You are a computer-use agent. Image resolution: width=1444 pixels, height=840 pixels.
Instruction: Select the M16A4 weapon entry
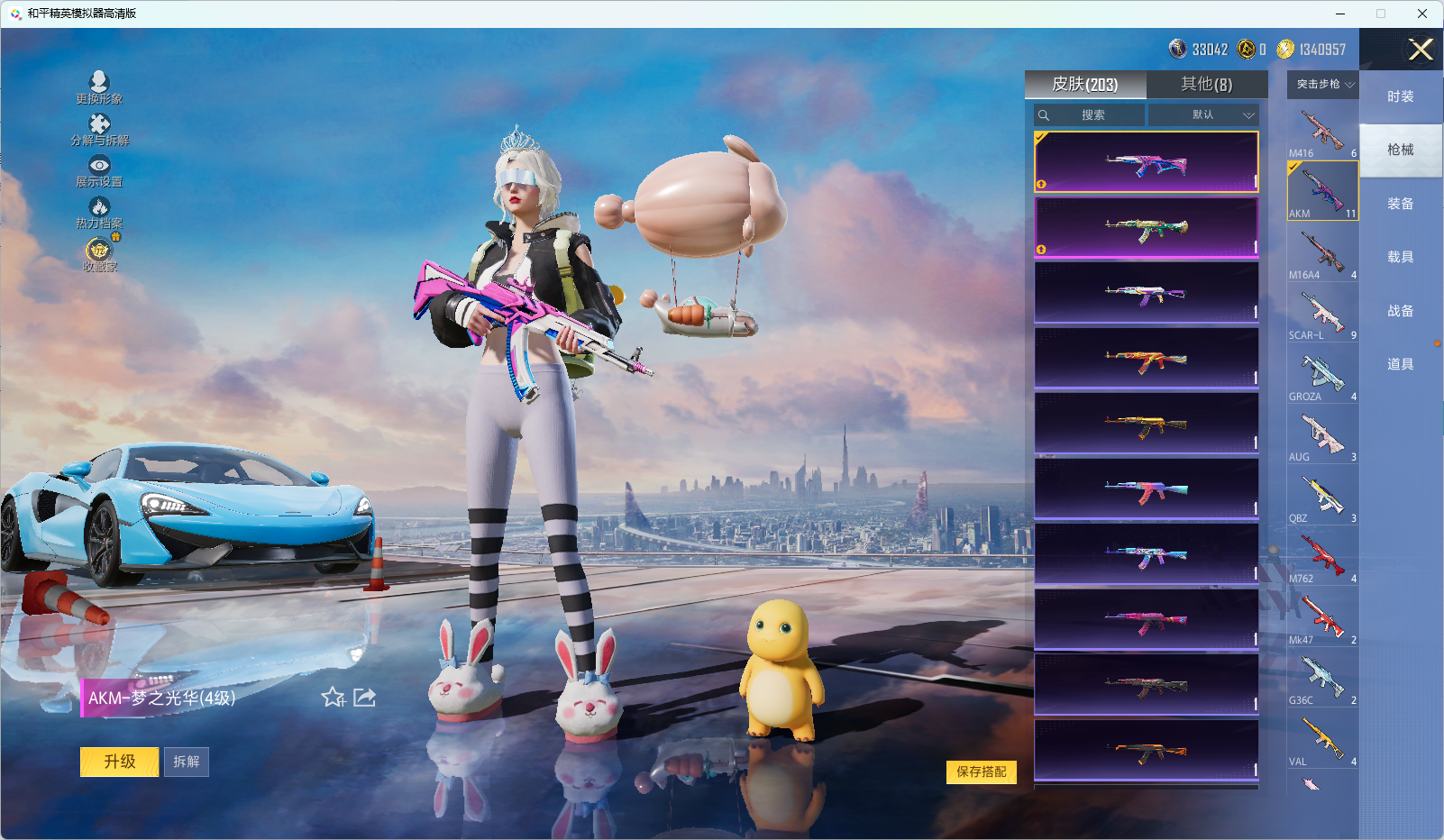[x=1322, y=253]
